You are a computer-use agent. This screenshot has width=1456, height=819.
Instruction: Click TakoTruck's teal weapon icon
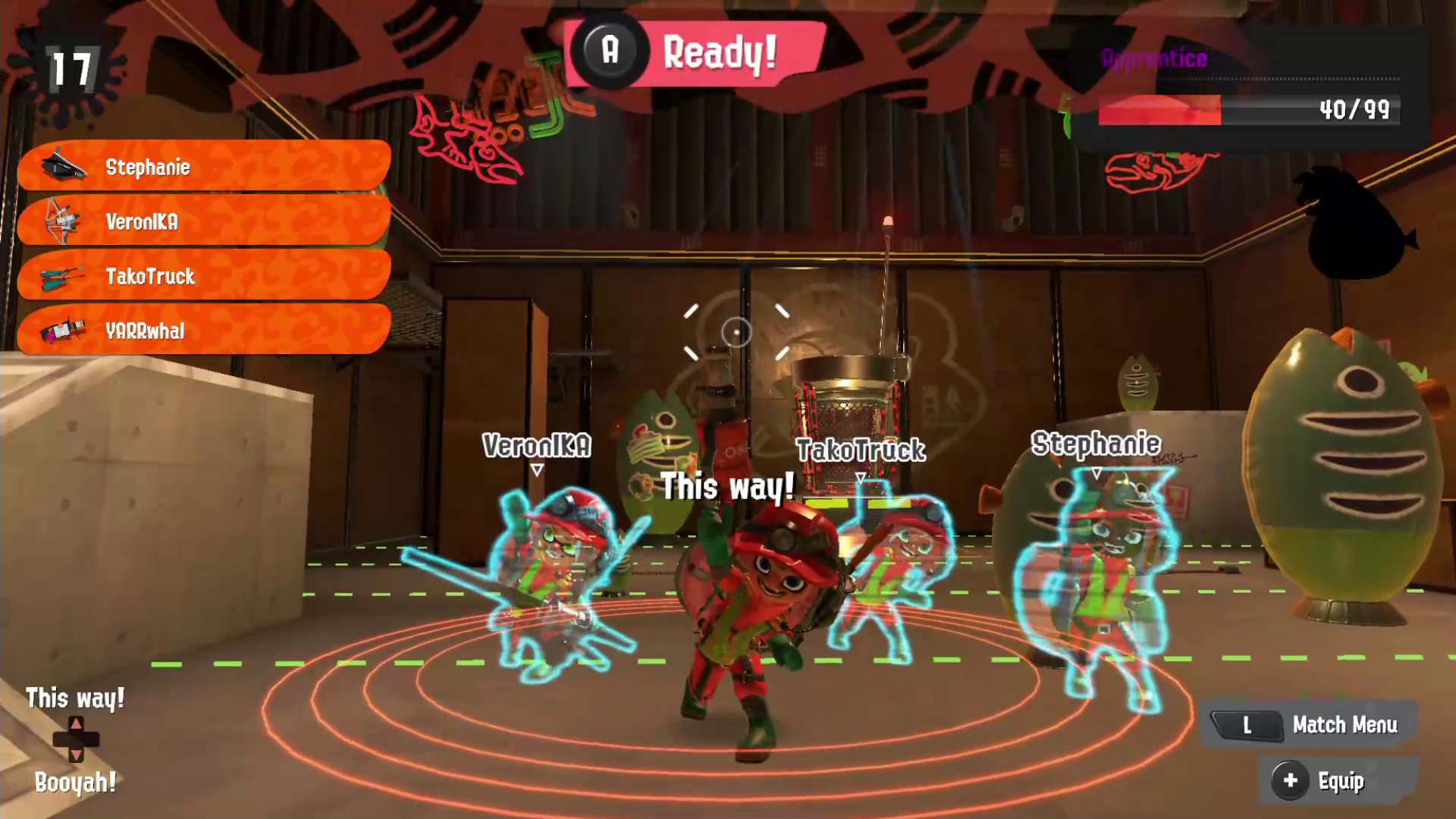[62, 277]
